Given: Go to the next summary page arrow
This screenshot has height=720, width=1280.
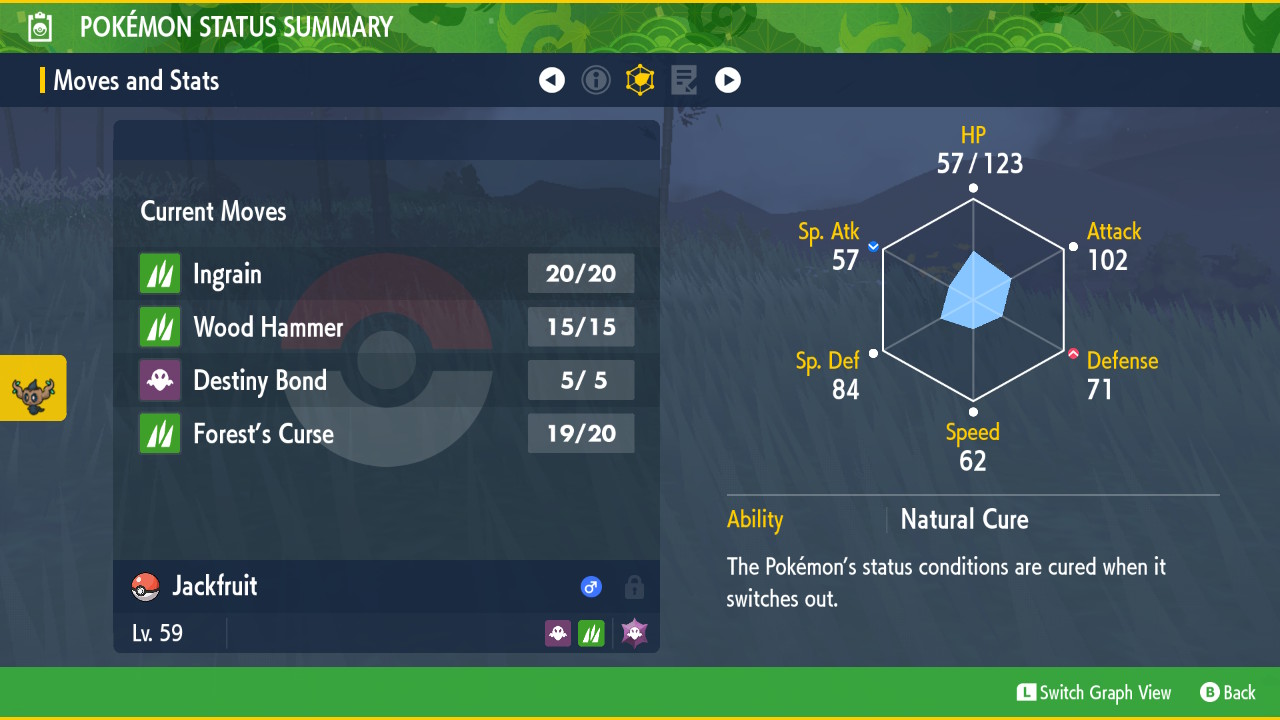Looking at the screenshot, I should coord(728,80).
